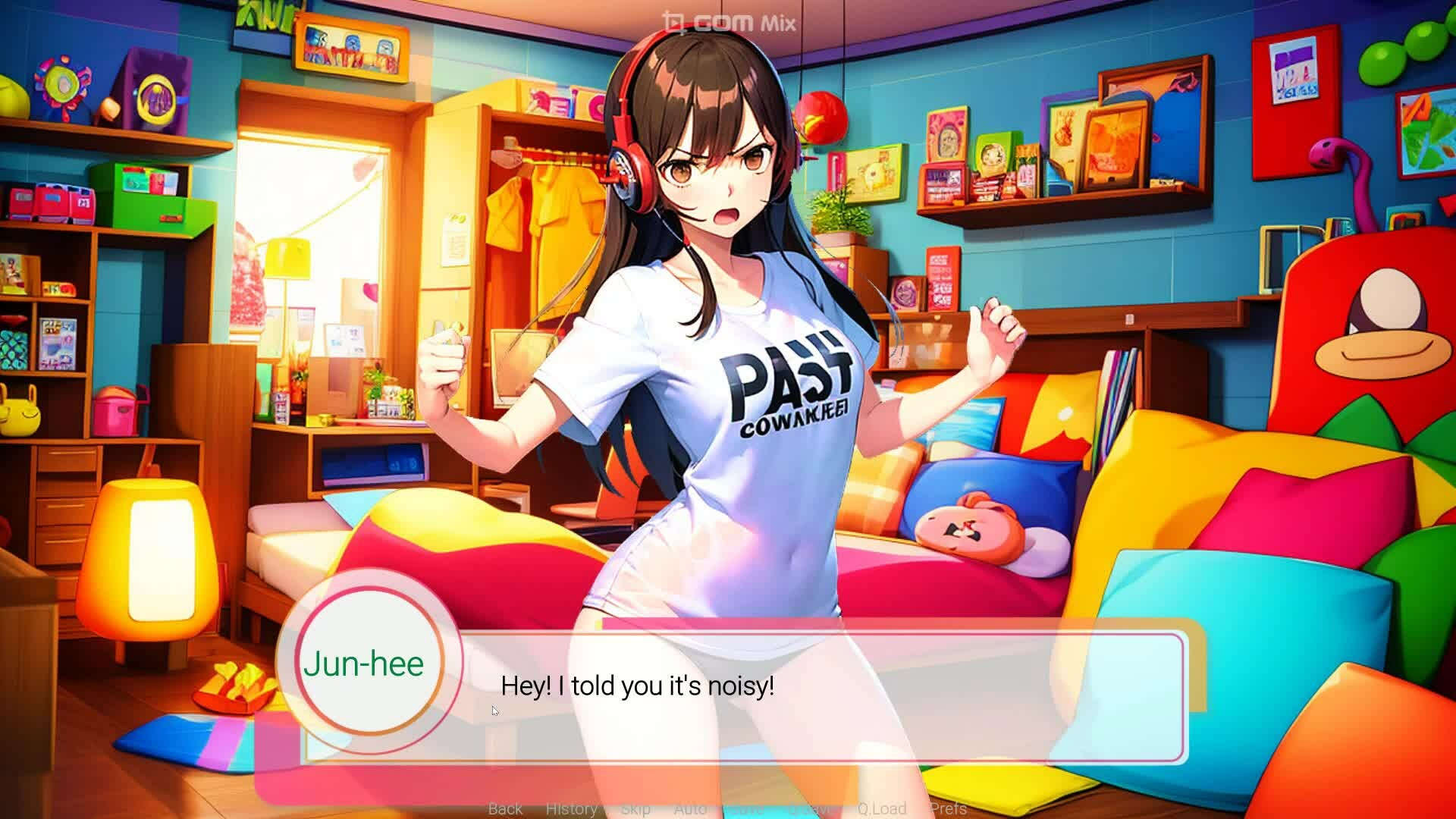
Task: Activate Skip to fast-forward dialogue
Action: pos(635,808)
